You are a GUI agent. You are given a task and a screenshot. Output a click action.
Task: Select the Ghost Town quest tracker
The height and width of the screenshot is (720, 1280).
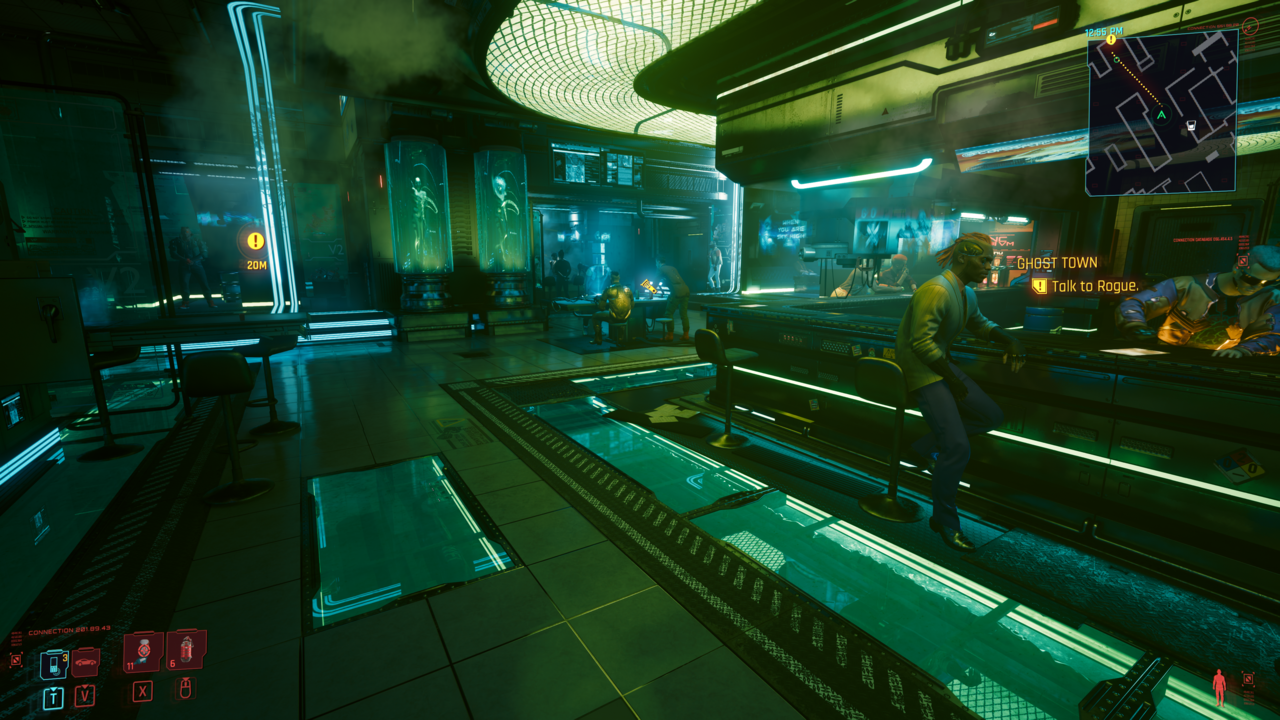coord(1057,263)
